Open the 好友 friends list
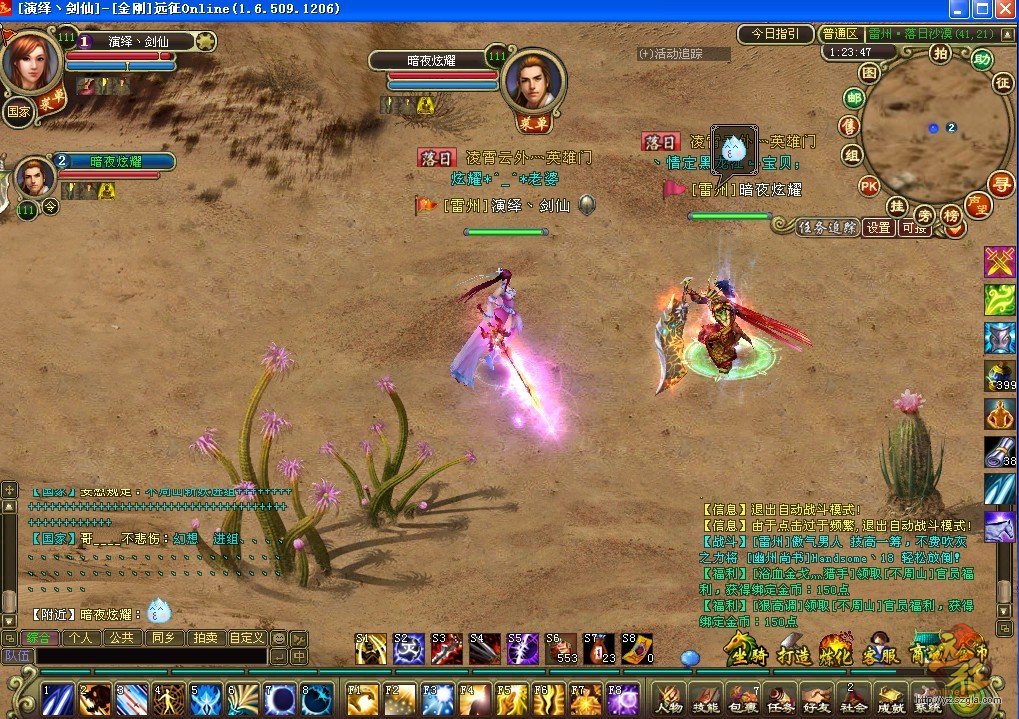 [x=815, y=697]
